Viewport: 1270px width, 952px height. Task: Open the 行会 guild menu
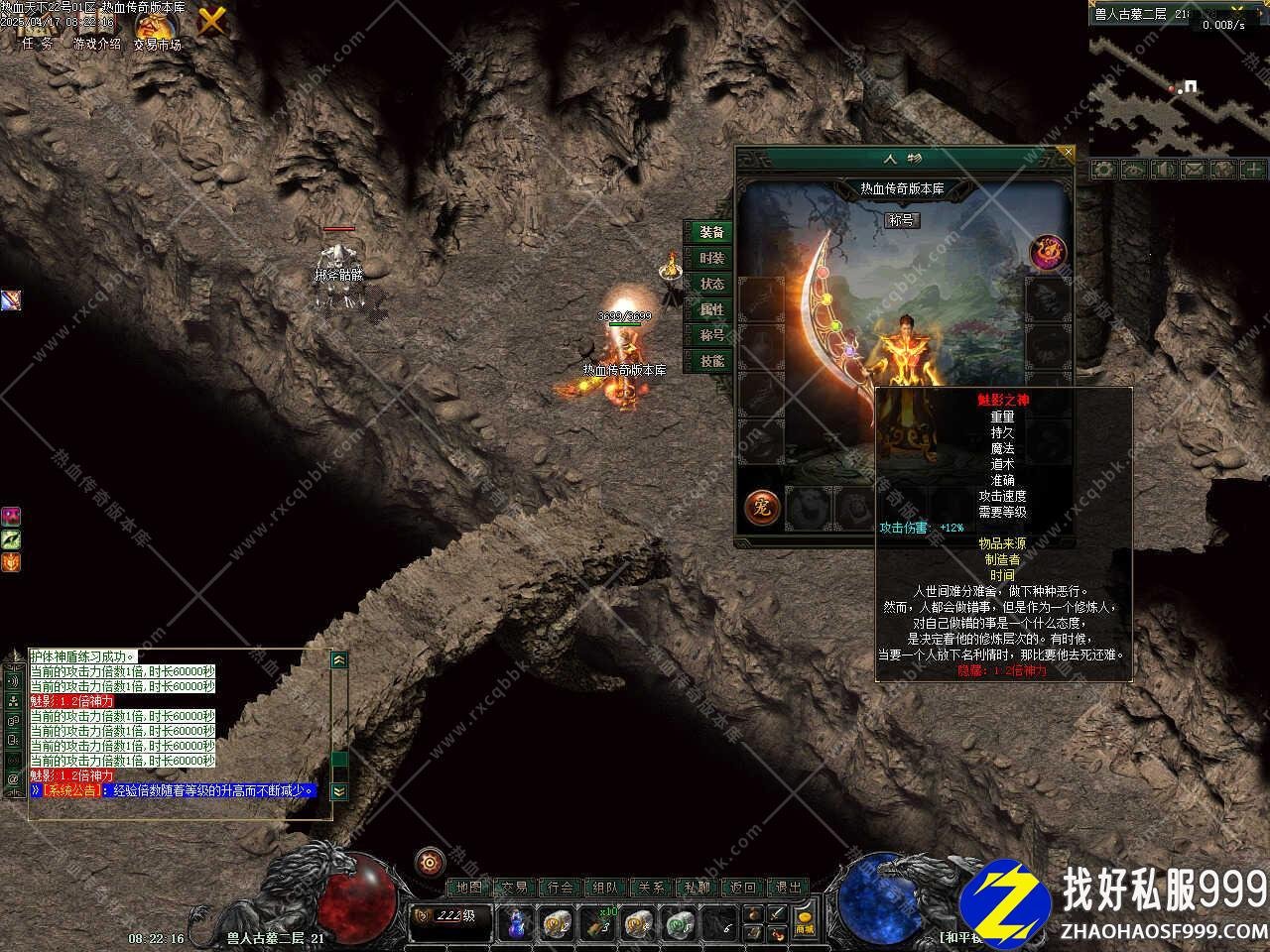click(x=560, y=888)
